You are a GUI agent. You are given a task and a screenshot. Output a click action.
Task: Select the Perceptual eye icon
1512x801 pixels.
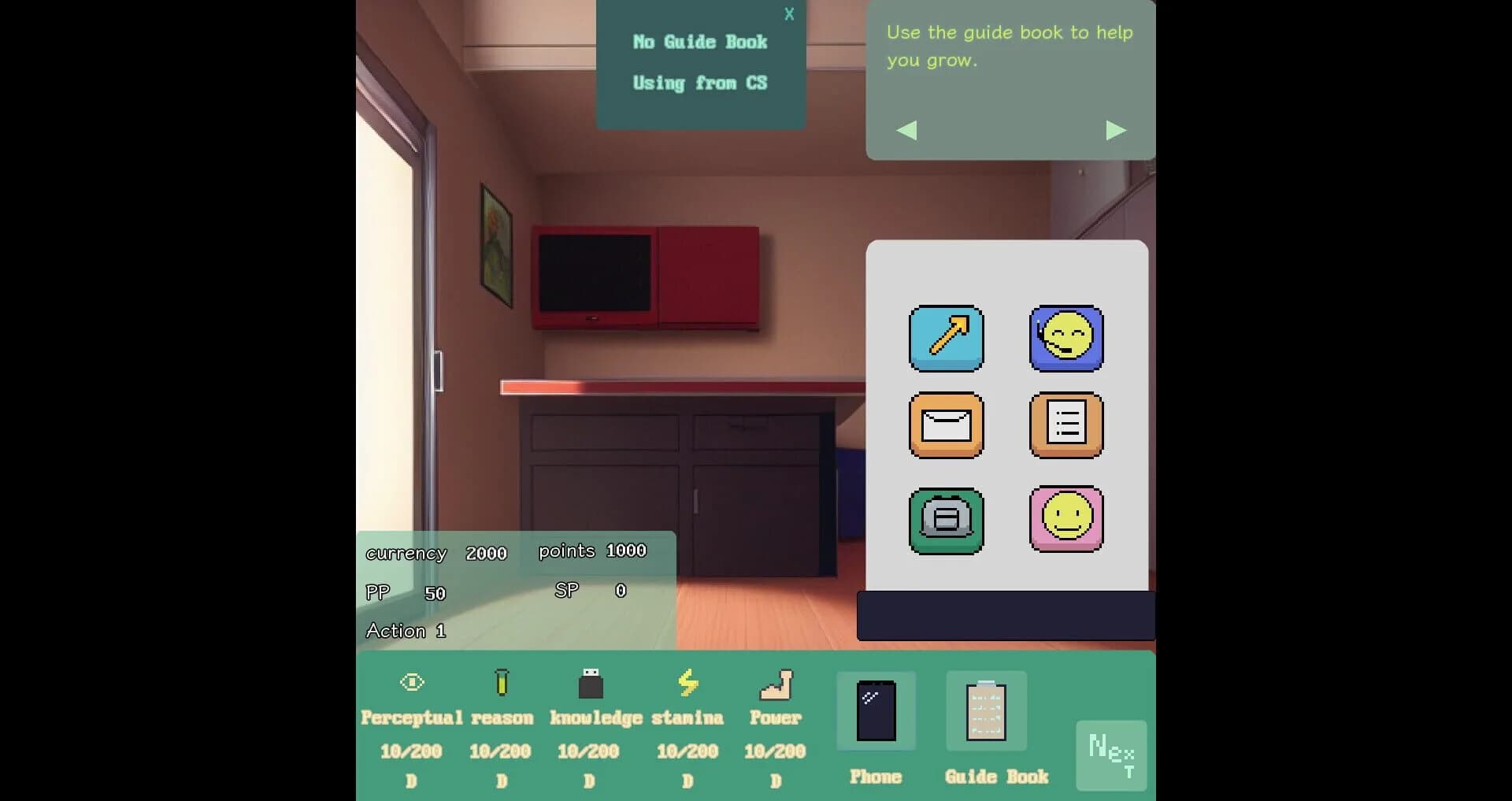coord(411,682)
